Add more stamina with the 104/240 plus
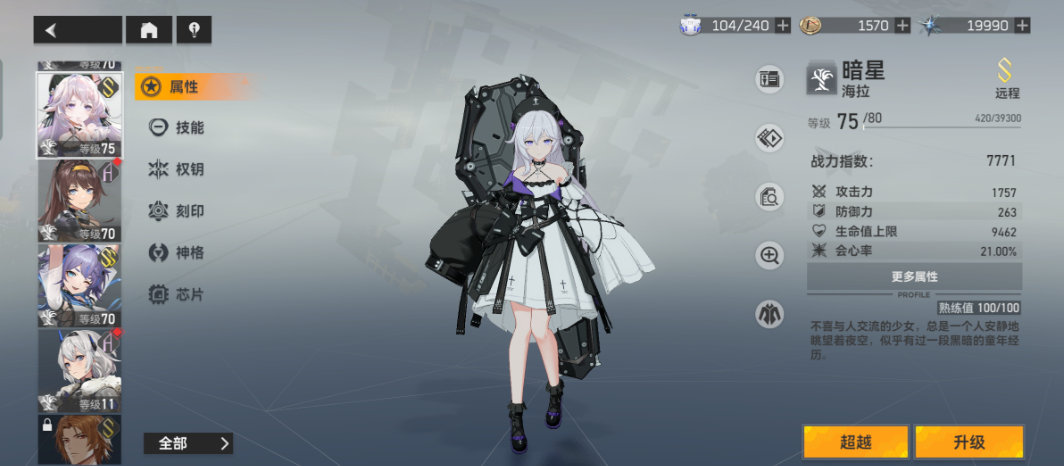The image size is (1064, 466). click(x=782, y=25)
